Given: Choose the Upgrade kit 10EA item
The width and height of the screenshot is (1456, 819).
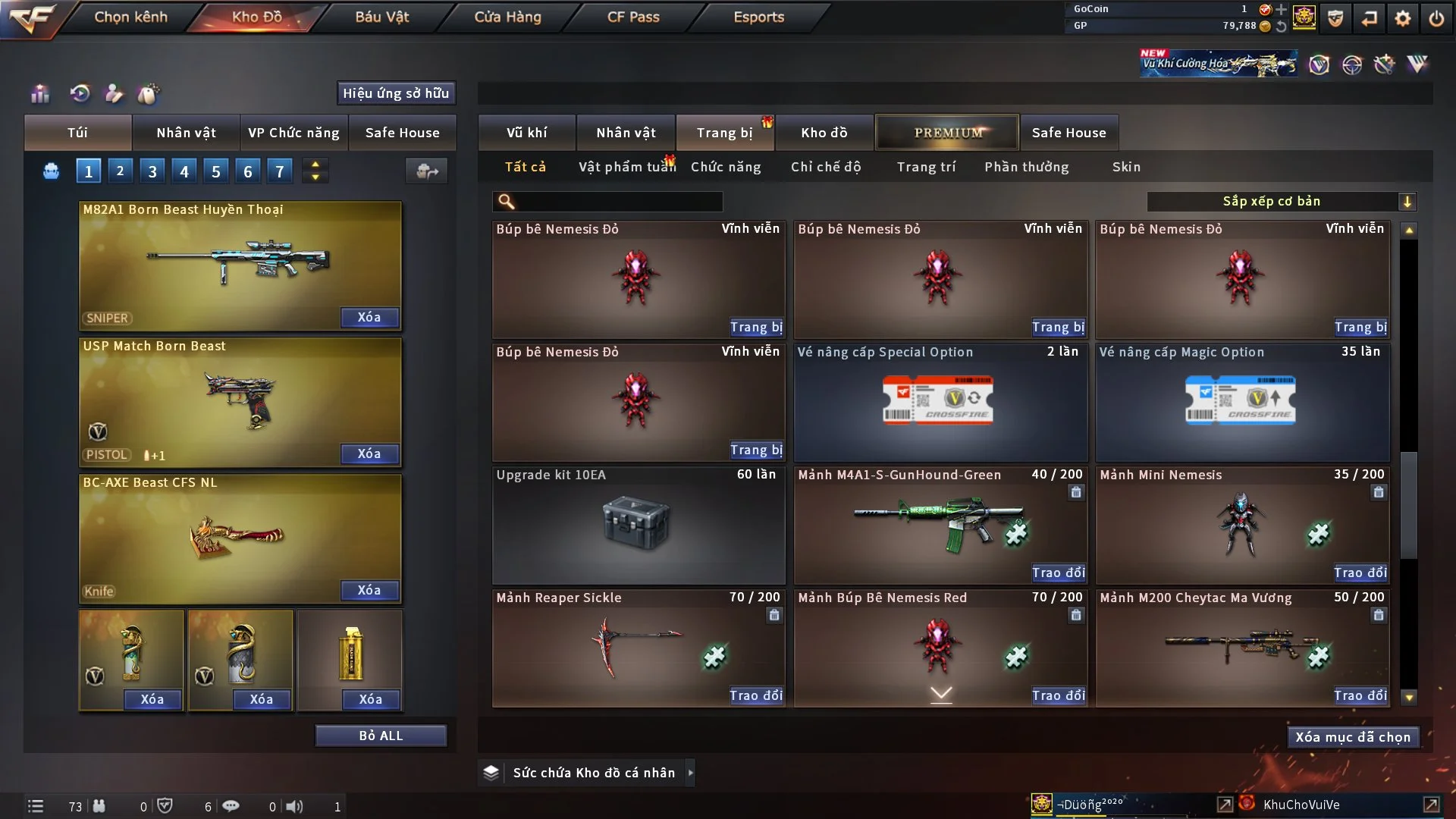Looking at the screenshot, I should coord(638,525).
